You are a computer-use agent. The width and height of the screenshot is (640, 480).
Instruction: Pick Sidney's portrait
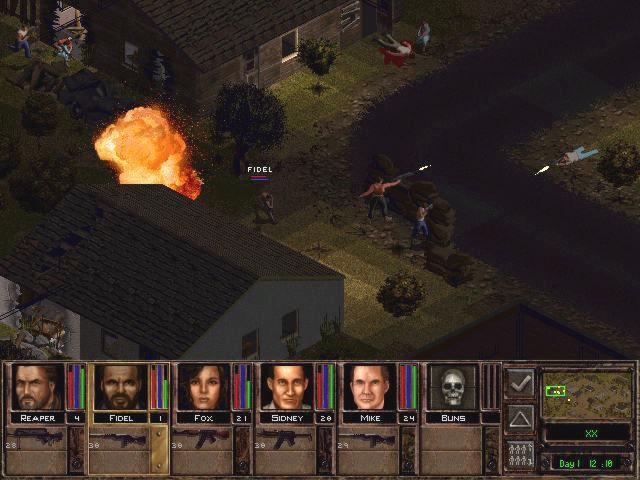pos(287,387)
